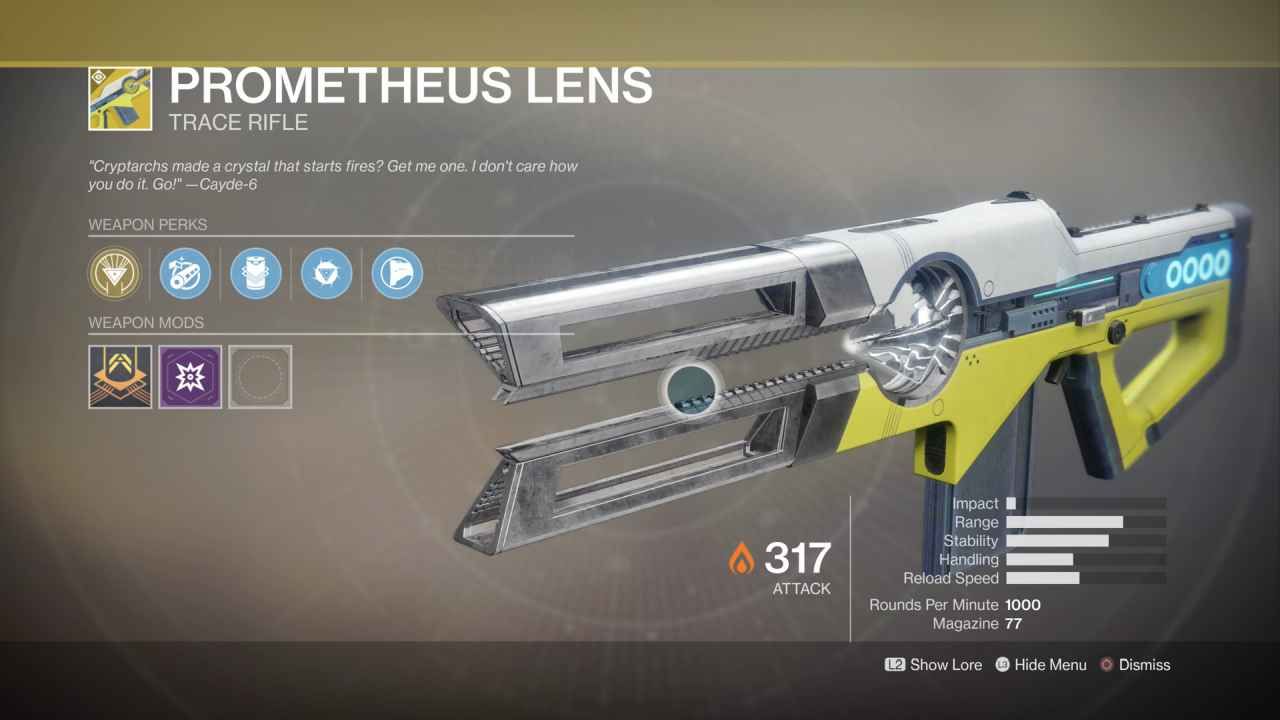Viewport: 1280px width, 720px height.
Task: Select the golden Prismatic Inferno exotic perk
Action: [116, 273]
